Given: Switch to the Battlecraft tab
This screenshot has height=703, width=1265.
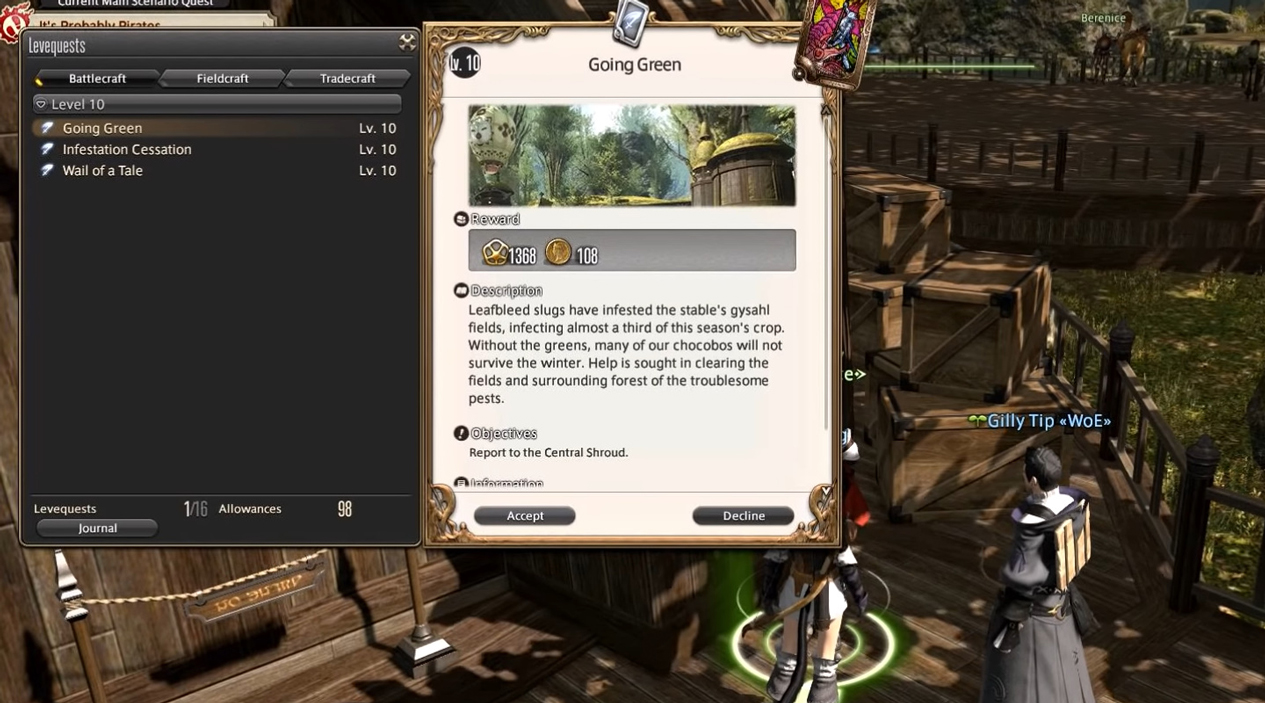Looking at the screenshot, I should tap(97, 78).
